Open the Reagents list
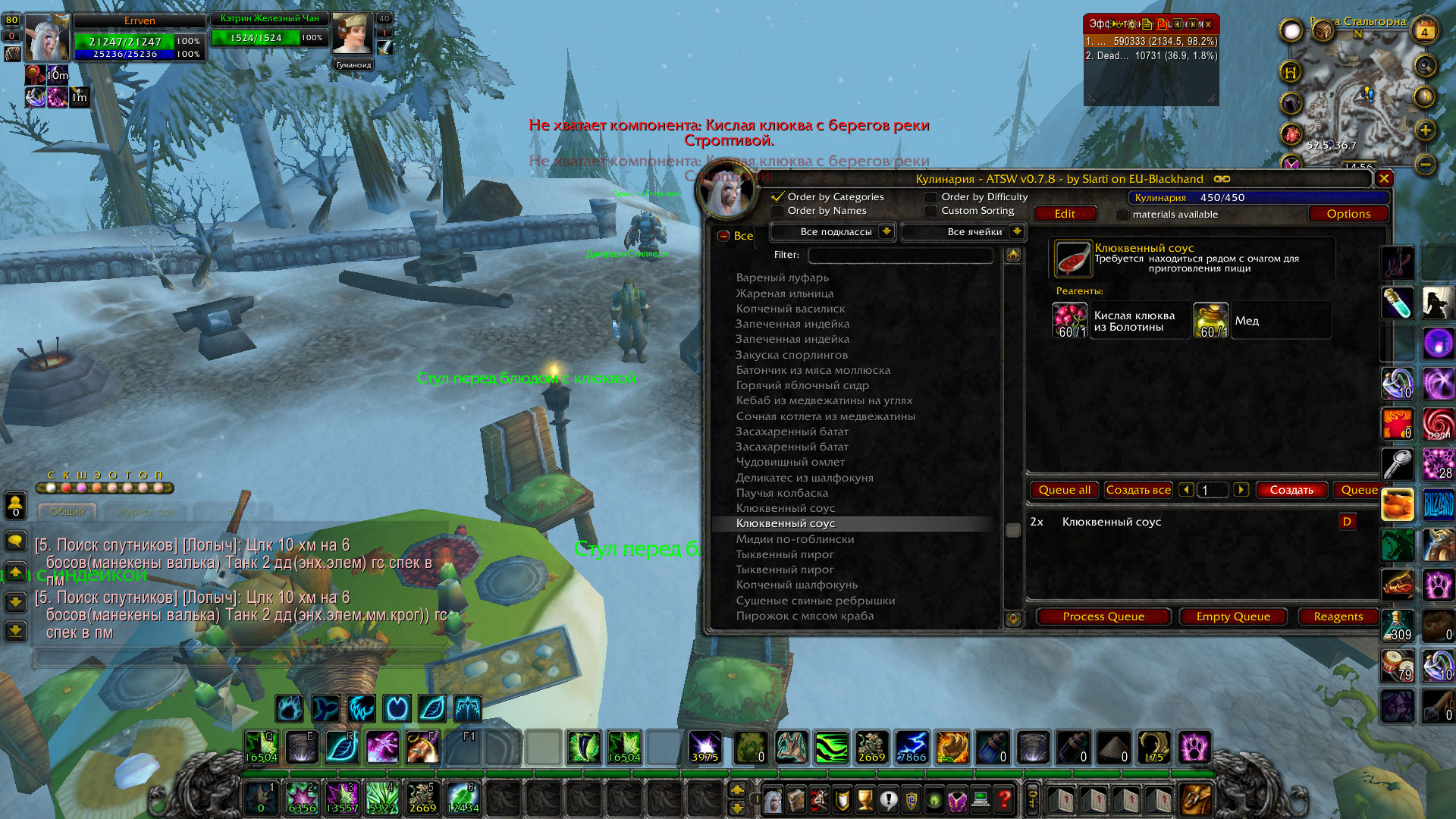 1338,617
